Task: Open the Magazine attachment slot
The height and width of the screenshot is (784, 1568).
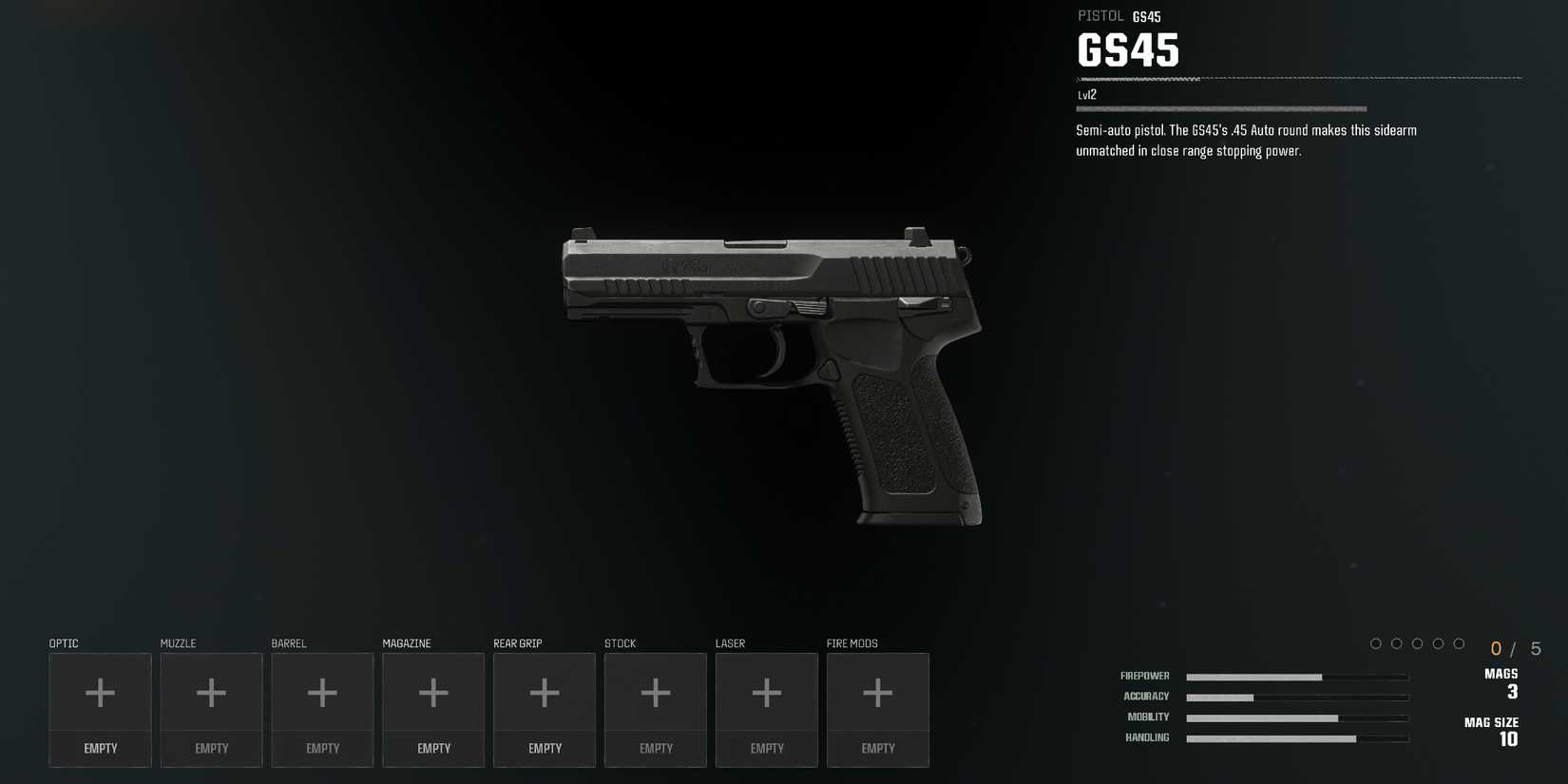Action: [x=433, y=692]
